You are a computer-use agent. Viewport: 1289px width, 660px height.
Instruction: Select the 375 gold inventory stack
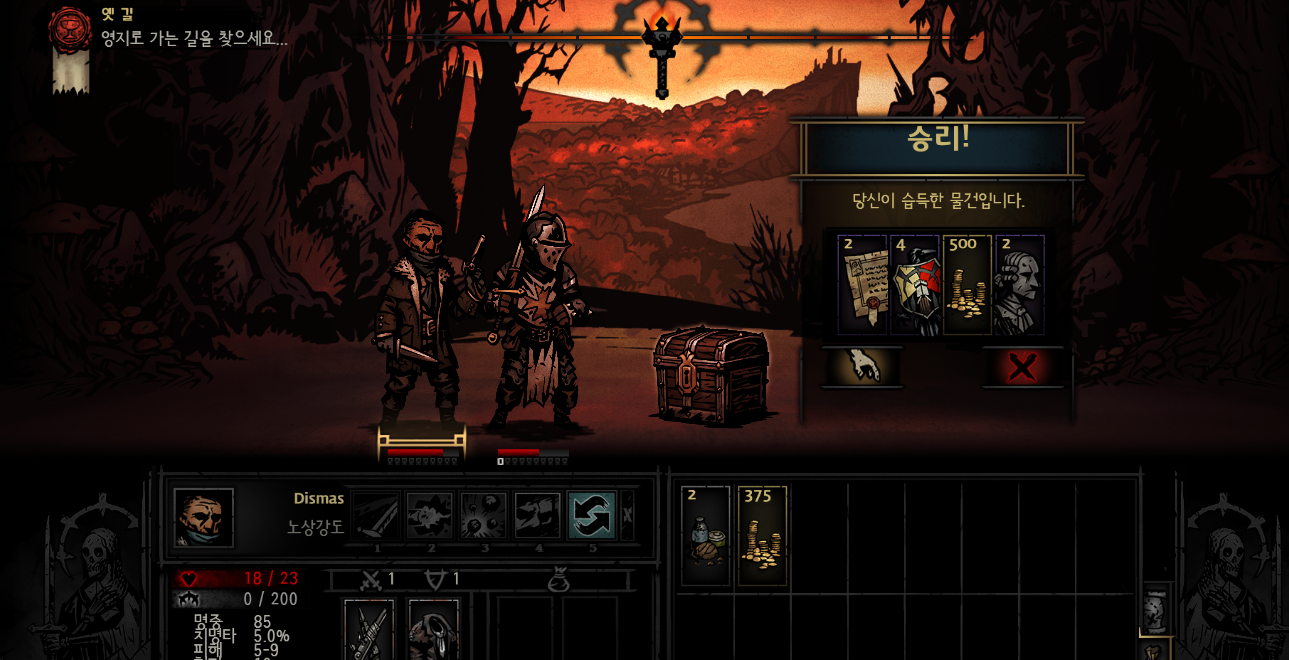pyautogui.click(x=762, y=535)
